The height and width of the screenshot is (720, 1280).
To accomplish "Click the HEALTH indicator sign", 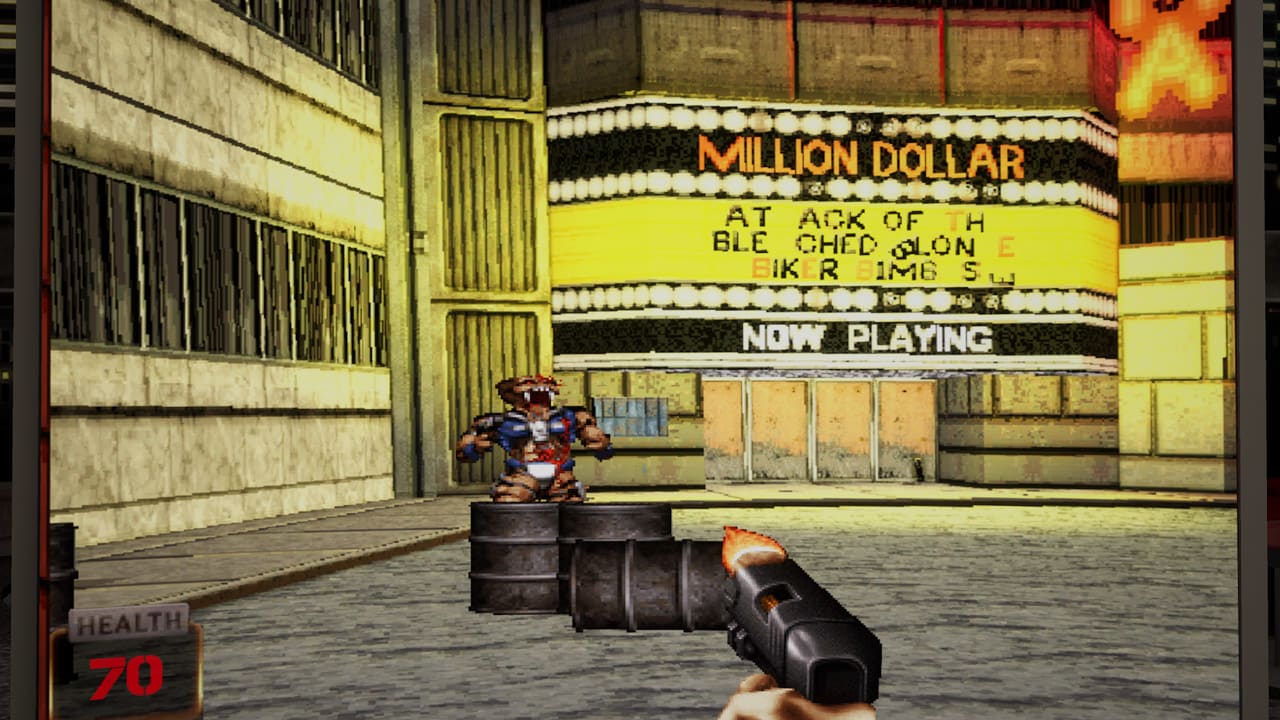I will [x=128, y=624].
